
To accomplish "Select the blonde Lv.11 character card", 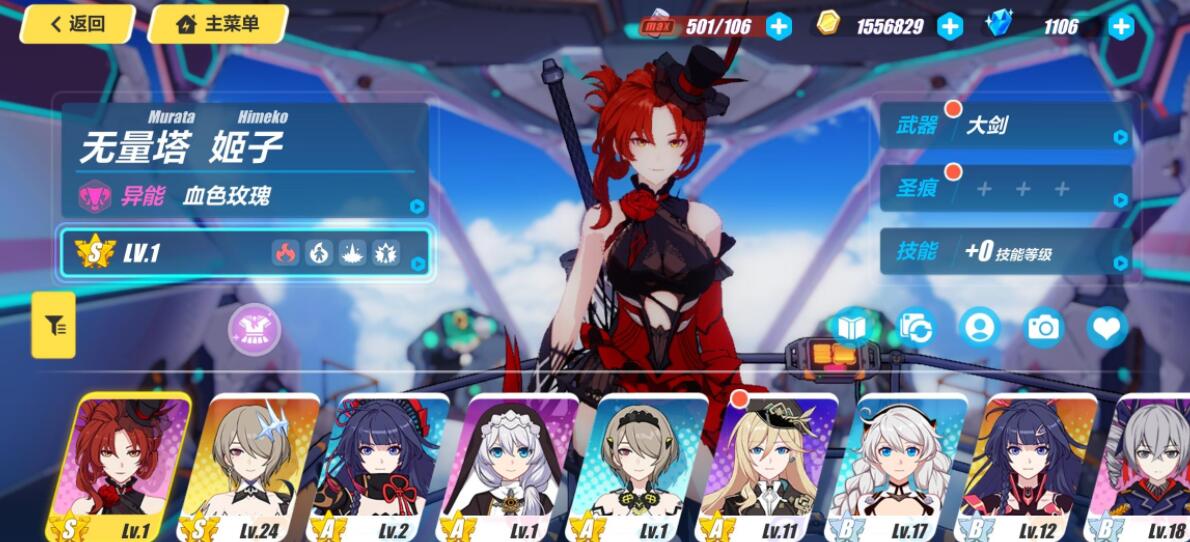I will pos(768,467).
